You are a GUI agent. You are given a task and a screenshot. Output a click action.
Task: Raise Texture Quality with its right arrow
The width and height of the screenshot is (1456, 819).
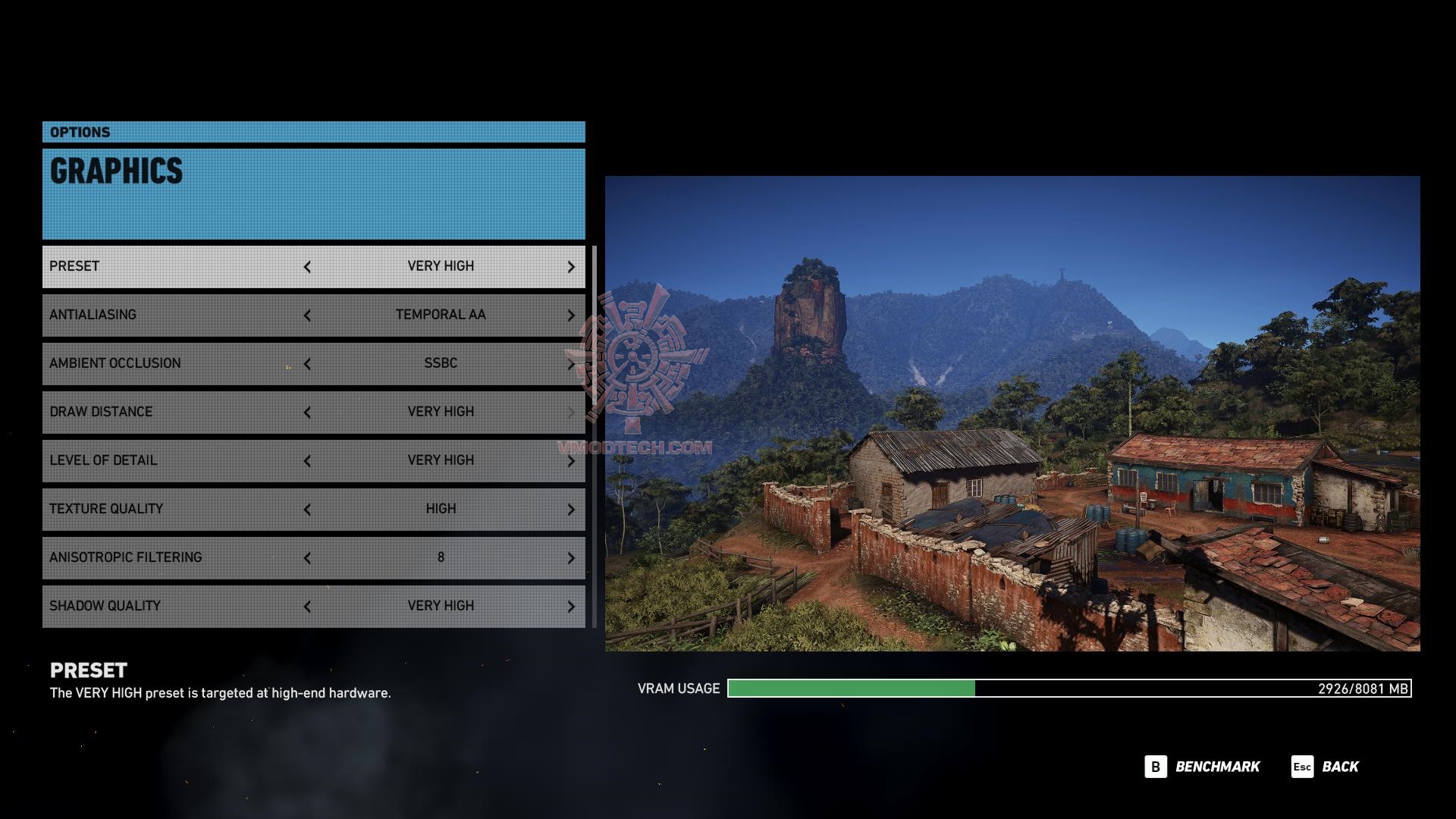click(571, 510)
